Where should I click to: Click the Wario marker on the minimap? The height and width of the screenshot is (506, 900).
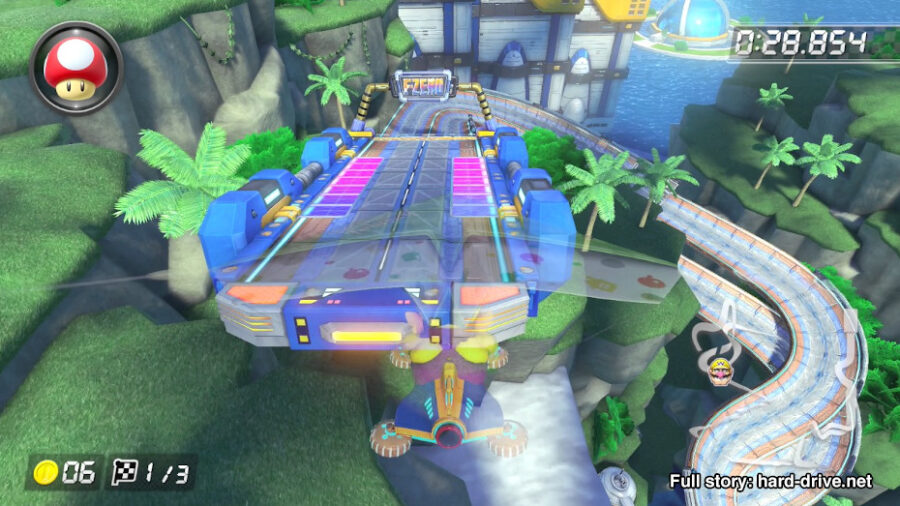pos(719,373)
